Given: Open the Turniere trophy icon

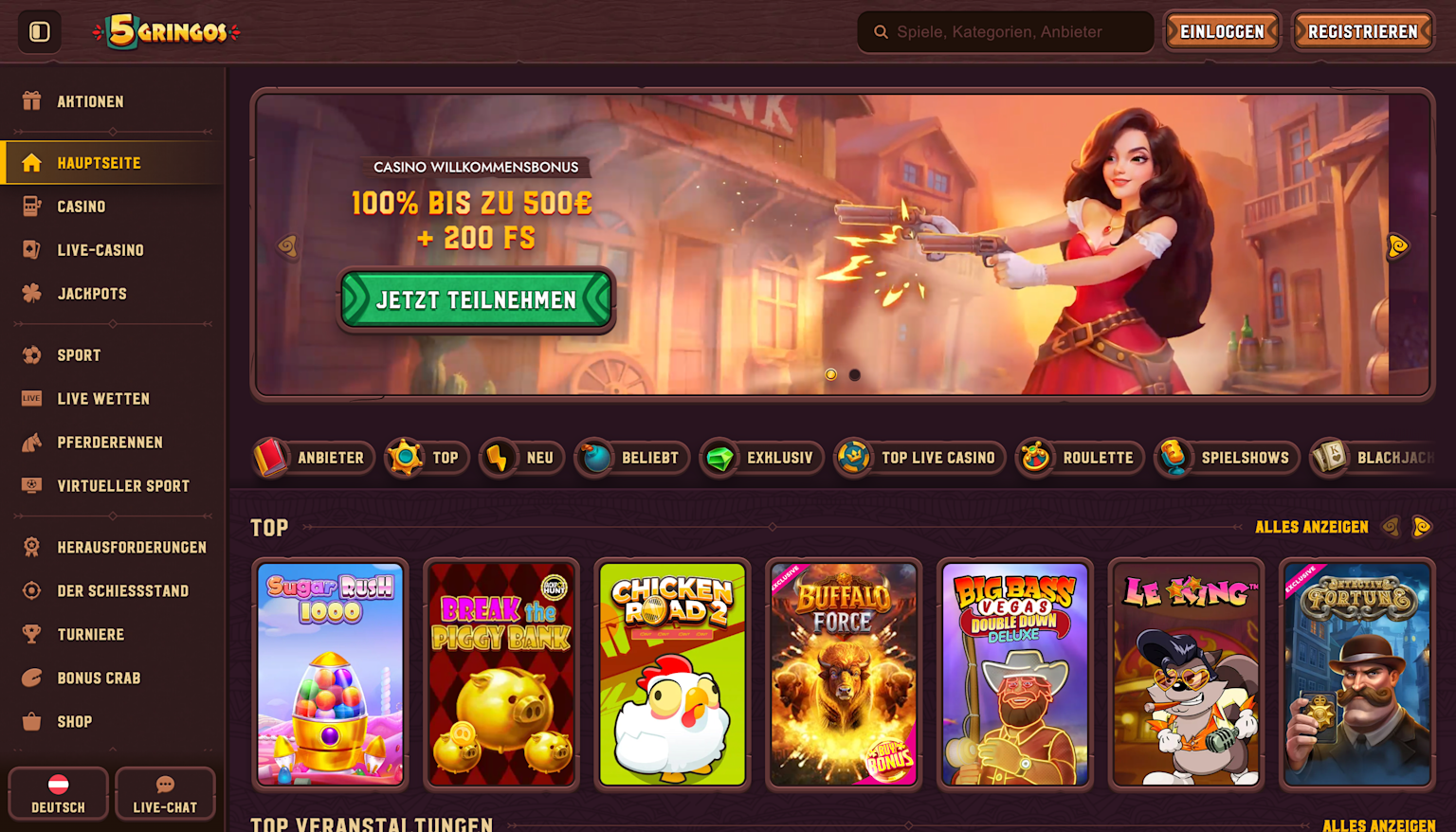Looking at the screenshot, I should pyautogui.click(x=31, y=634).
